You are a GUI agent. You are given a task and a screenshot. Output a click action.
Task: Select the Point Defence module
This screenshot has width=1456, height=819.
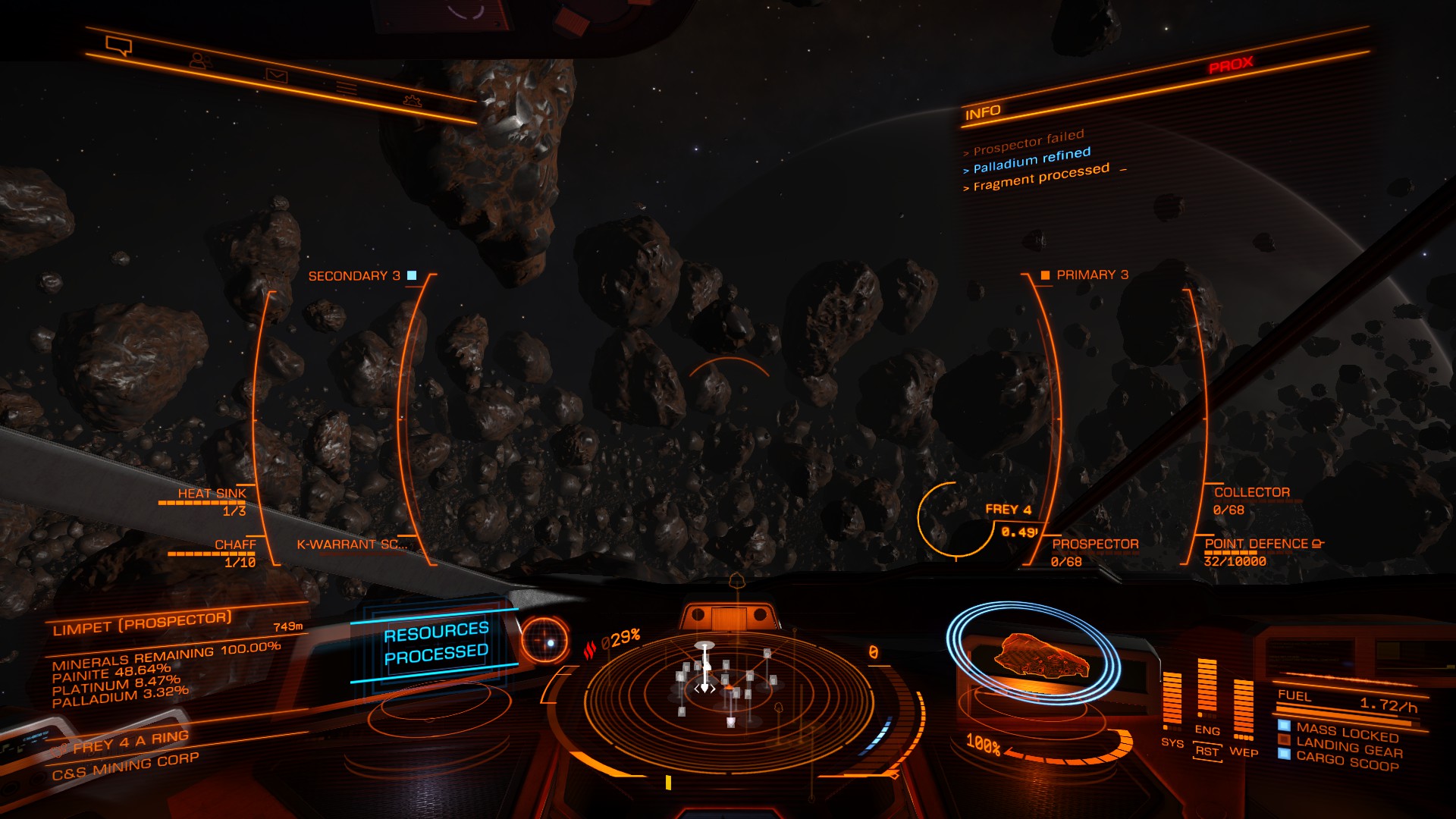1257,544
